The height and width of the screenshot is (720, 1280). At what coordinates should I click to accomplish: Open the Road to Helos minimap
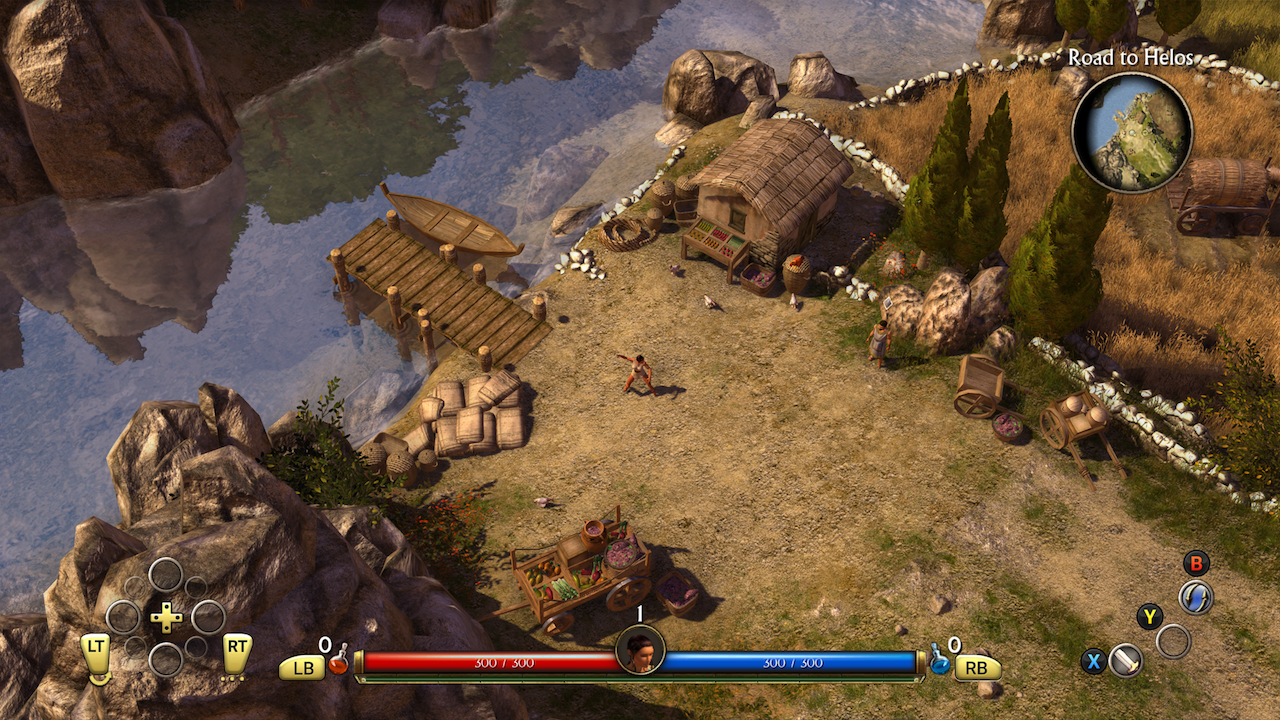point(1132,132)
